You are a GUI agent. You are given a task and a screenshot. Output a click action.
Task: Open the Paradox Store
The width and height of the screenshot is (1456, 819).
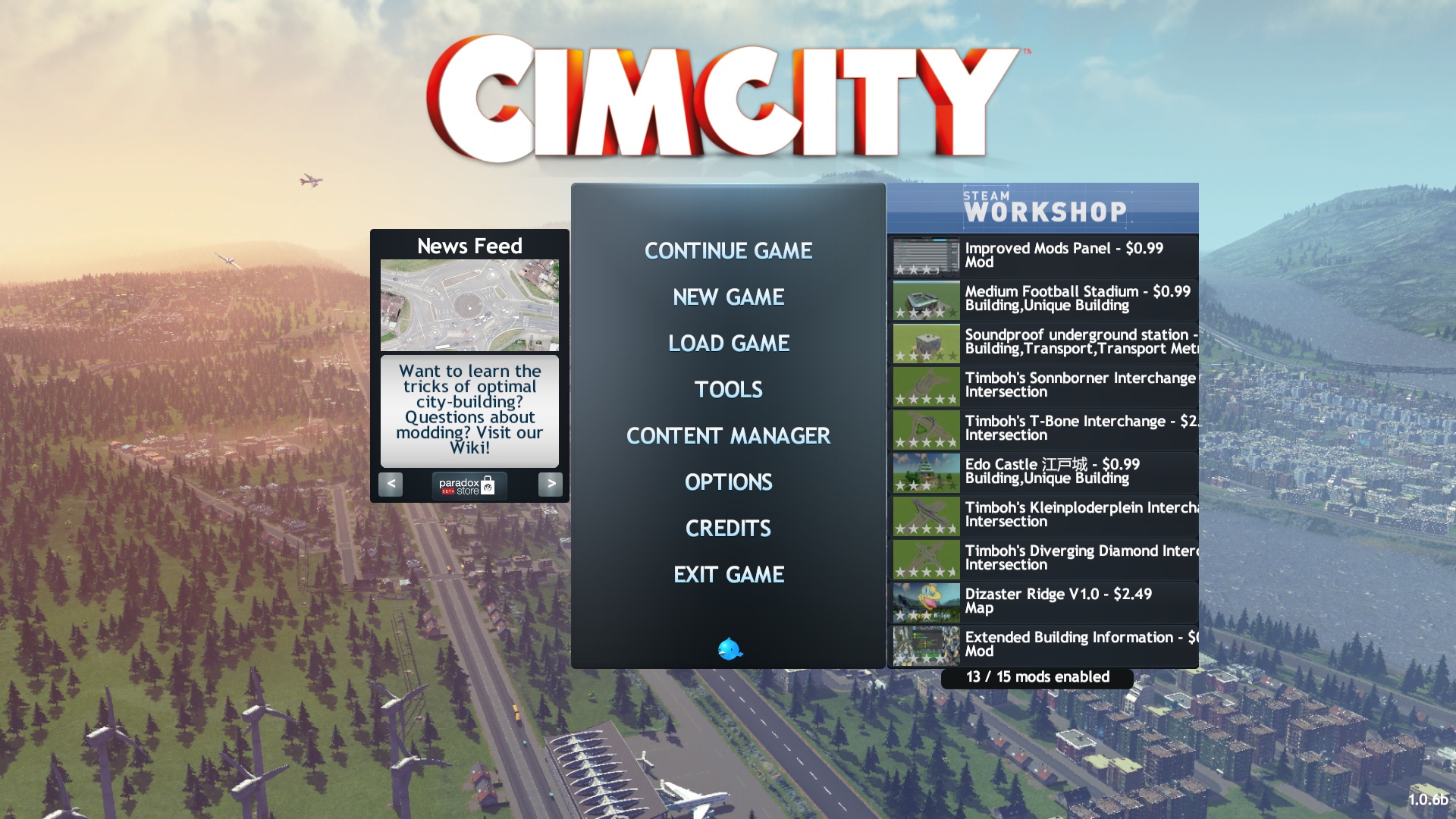pyautogui.click(x=469, y=485)
